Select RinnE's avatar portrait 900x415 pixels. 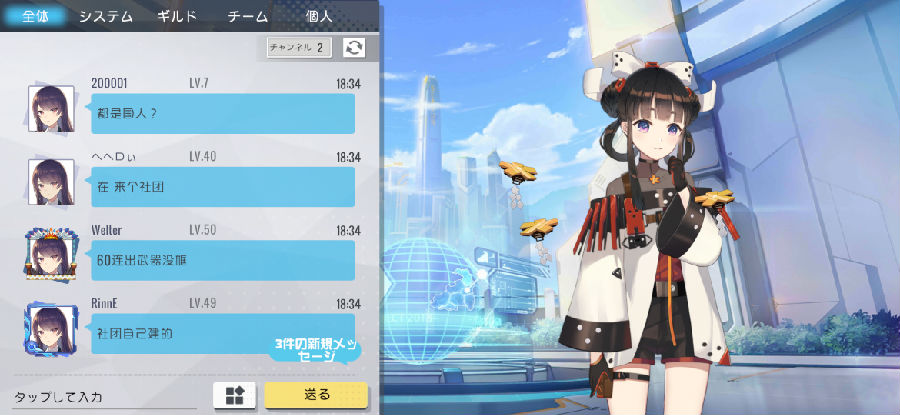click(x=50, y=326)
